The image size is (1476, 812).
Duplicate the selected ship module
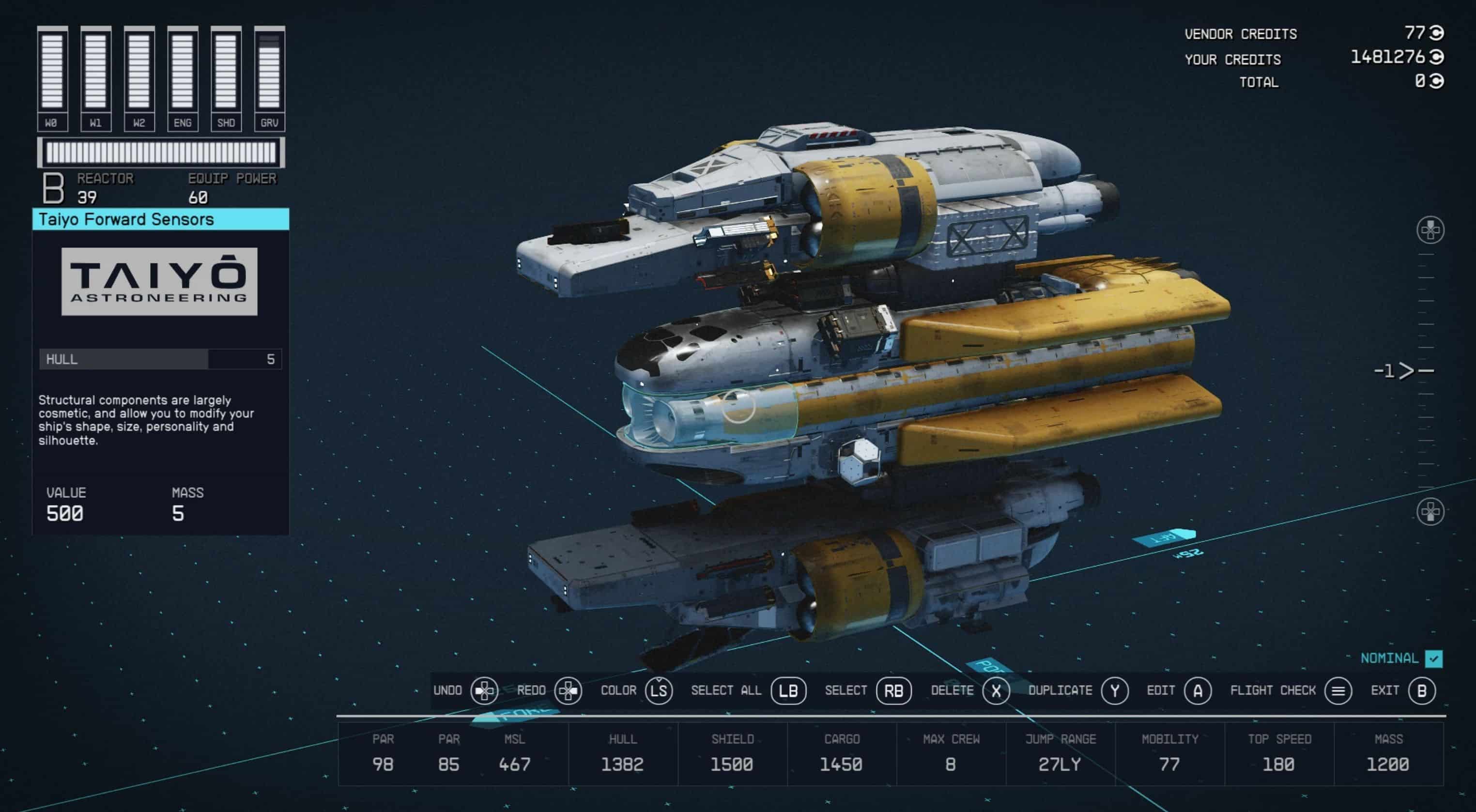pyautogui.click(x=1114, y=690)
